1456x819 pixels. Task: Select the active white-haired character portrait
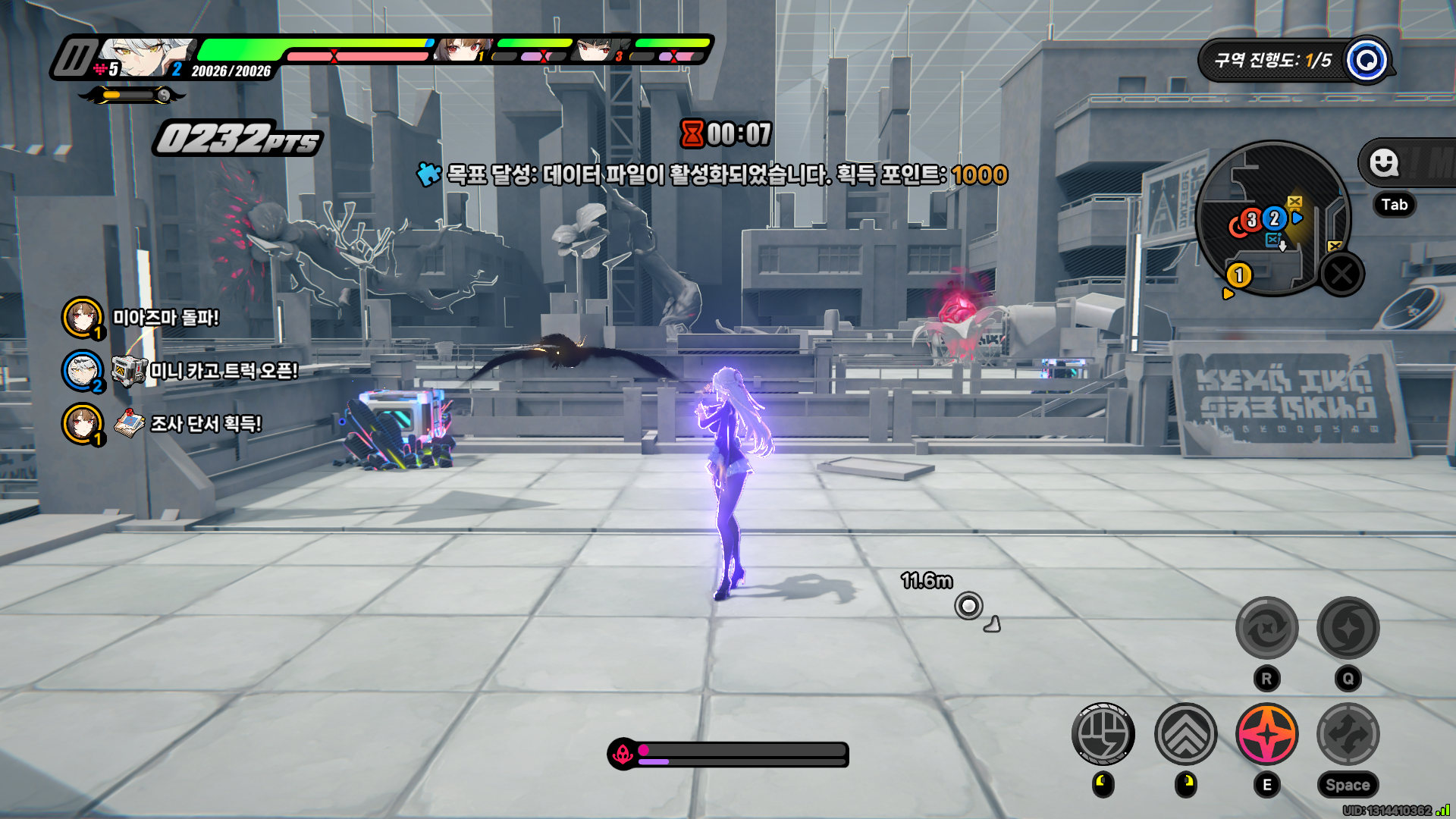144,58
